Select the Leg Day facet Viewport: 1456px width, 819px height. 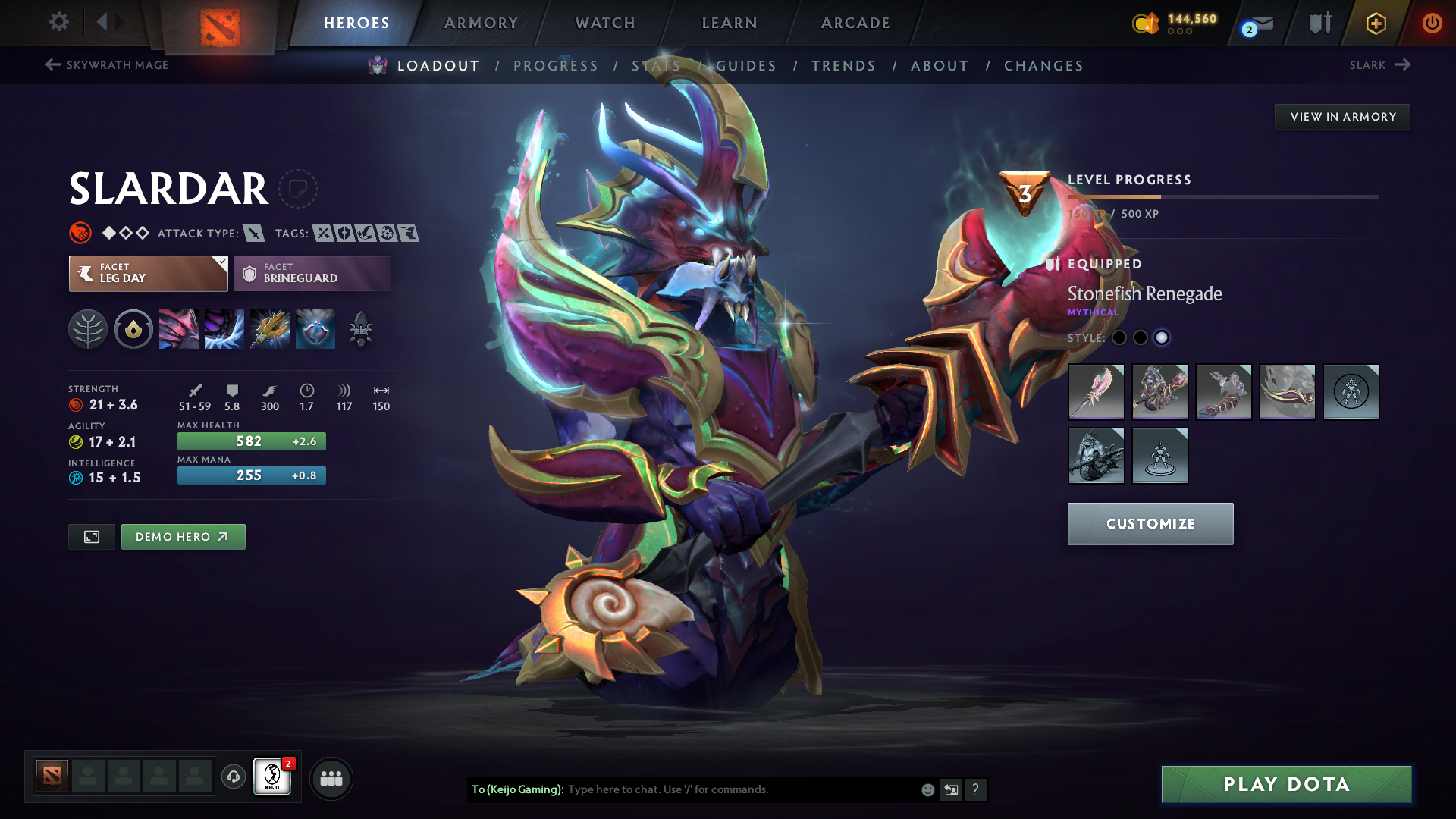coord(144,273)
